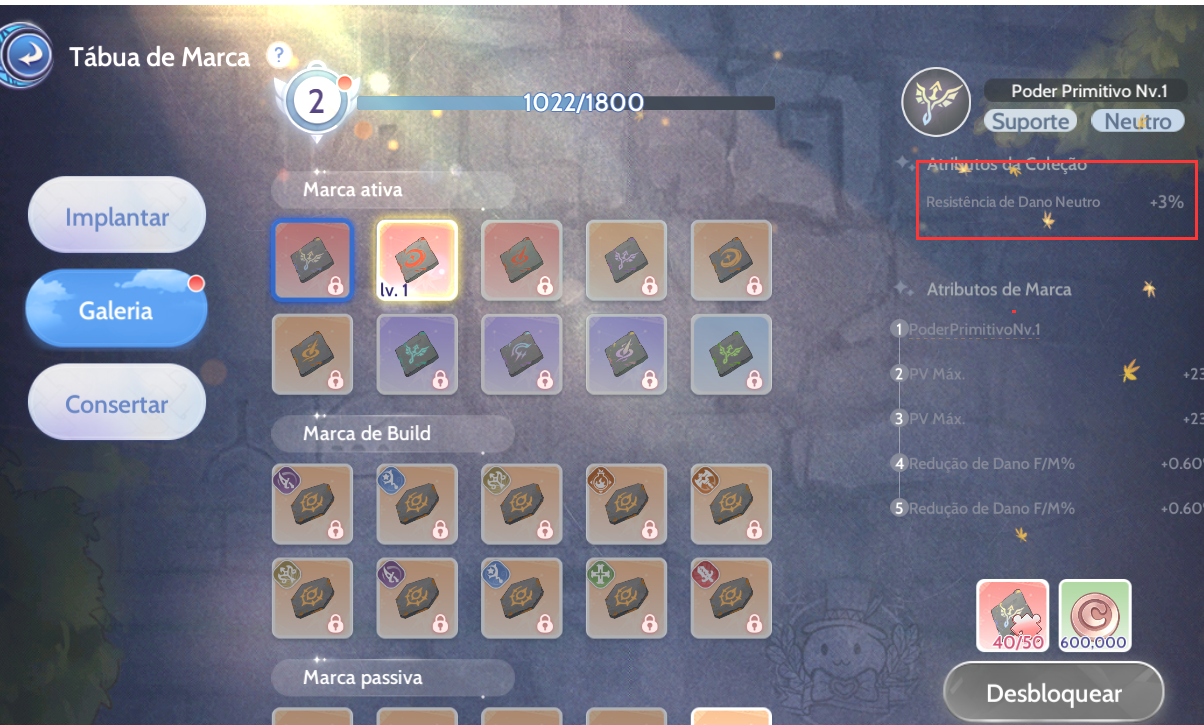This screenshot has height=725, width=1204.
Task: Select the Galeria tab
Action: [x=117, y=310]
